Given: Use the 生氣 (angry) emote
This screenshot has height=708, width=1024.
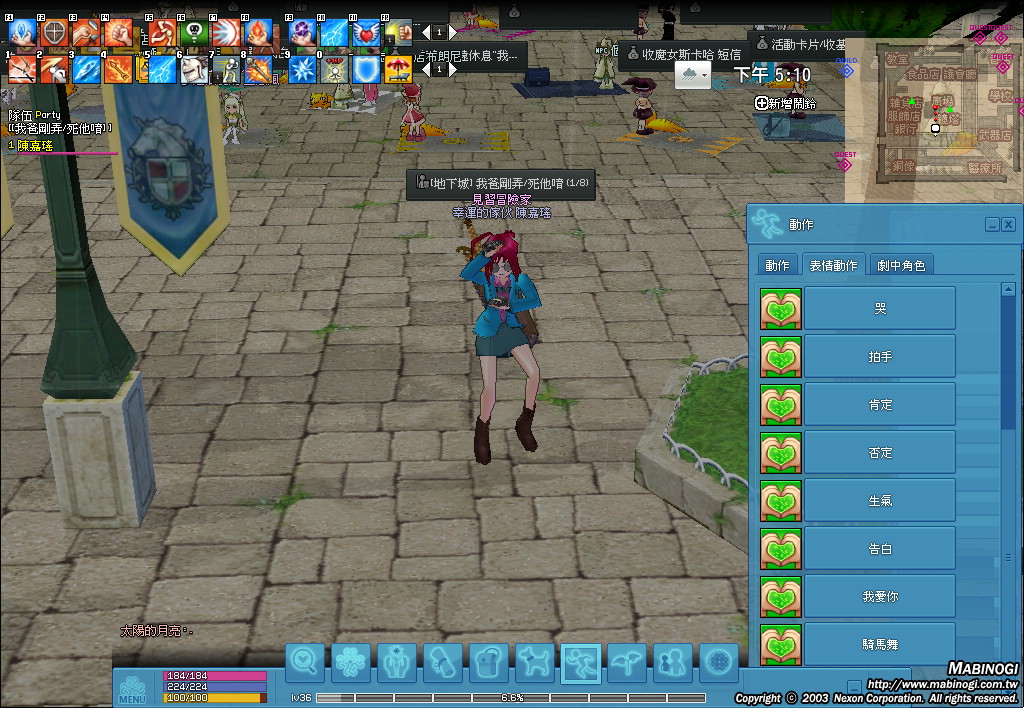Looking at the screenshot, I should [880, 500].
